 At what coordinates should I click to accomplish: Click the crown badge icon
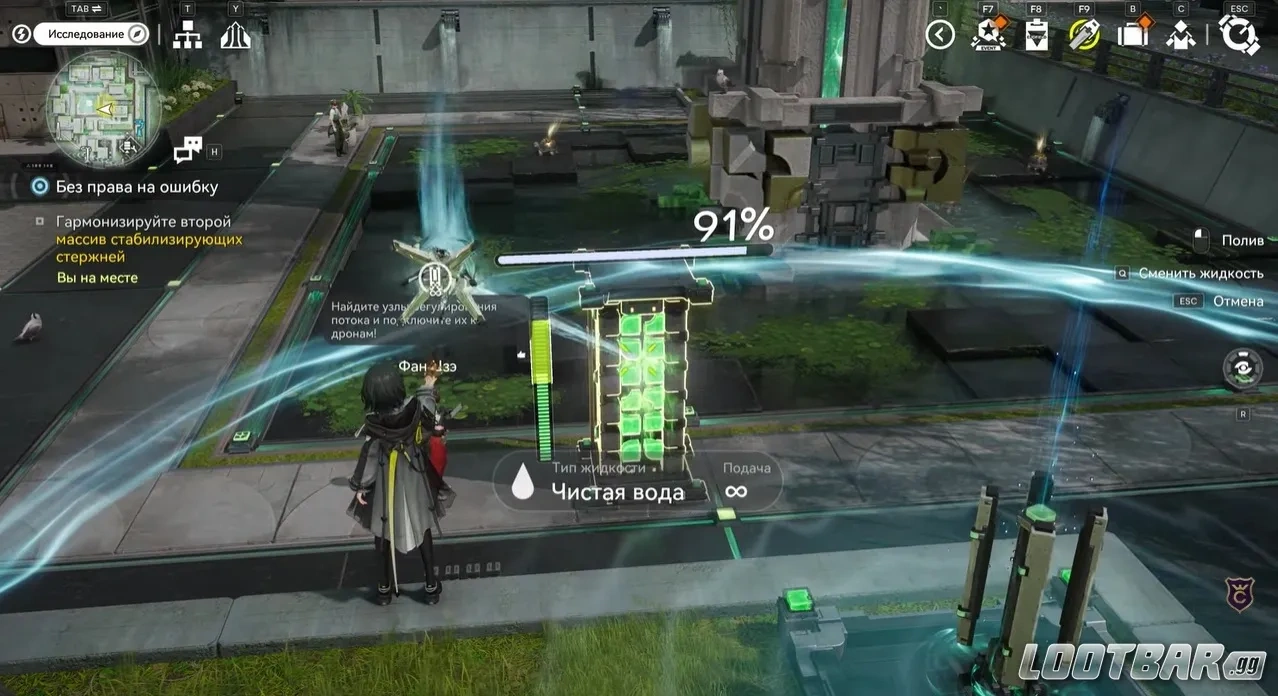click(x=1241, y=594)
